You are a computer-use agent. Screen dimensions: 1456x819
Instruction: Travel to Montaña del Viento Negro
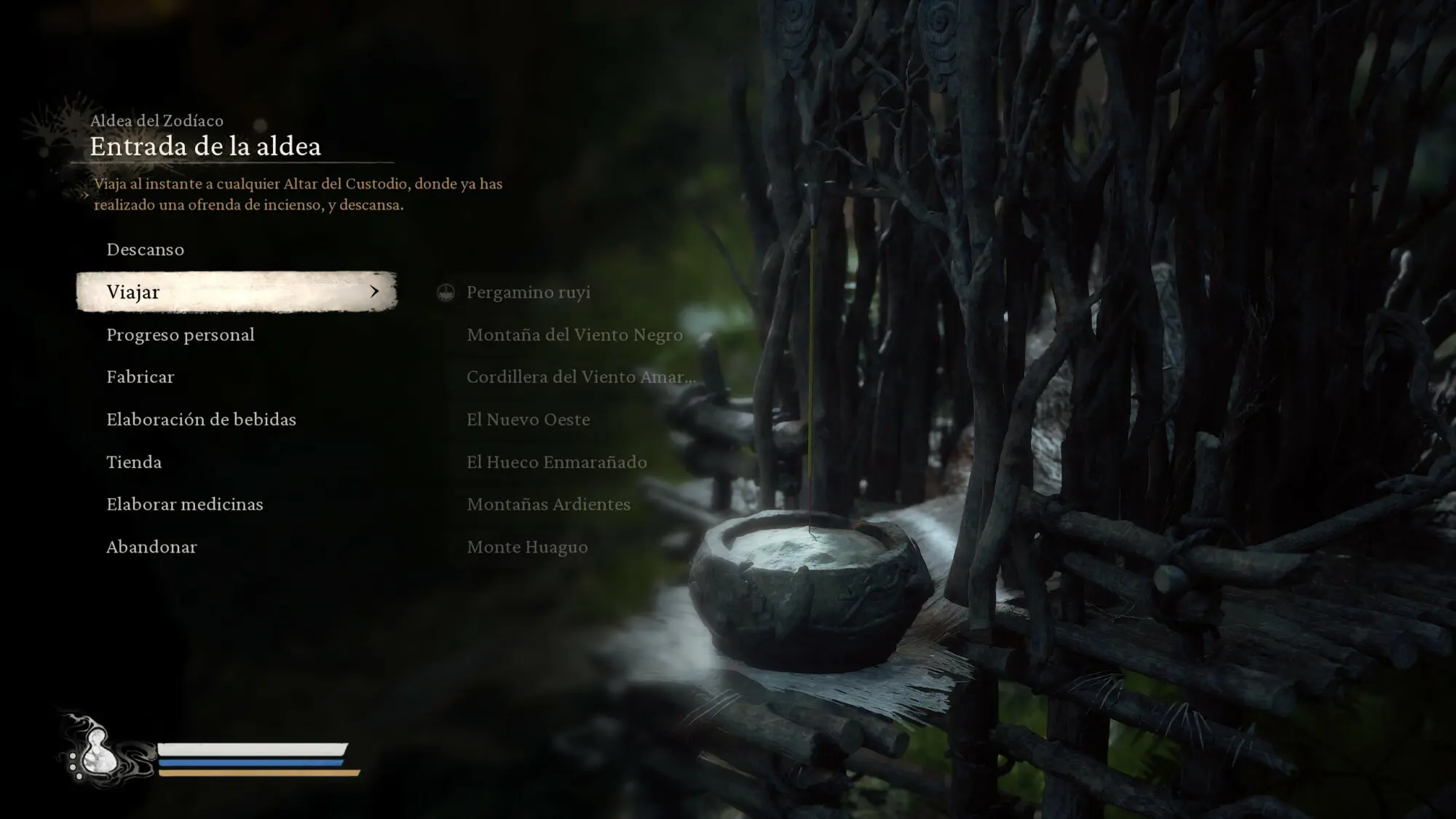(x=574, y=335)
